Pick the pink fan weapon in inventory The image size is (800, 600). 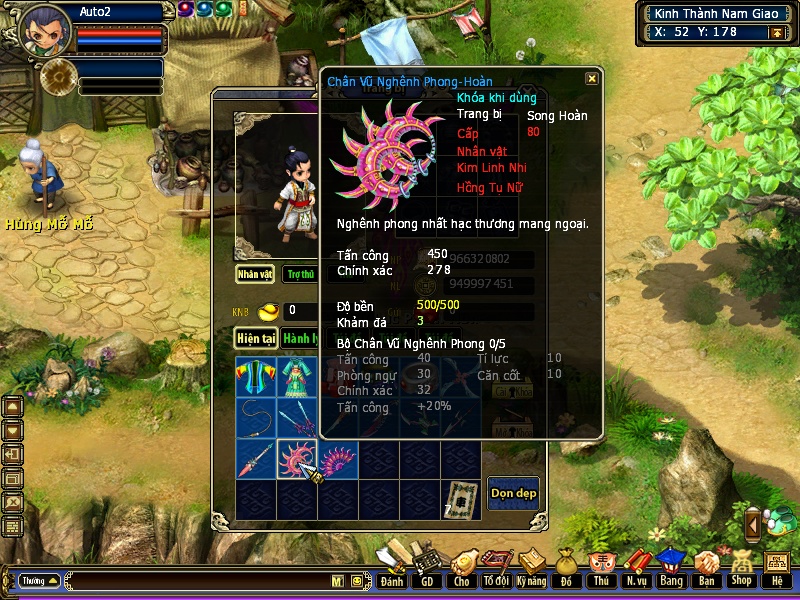[338, 459]
